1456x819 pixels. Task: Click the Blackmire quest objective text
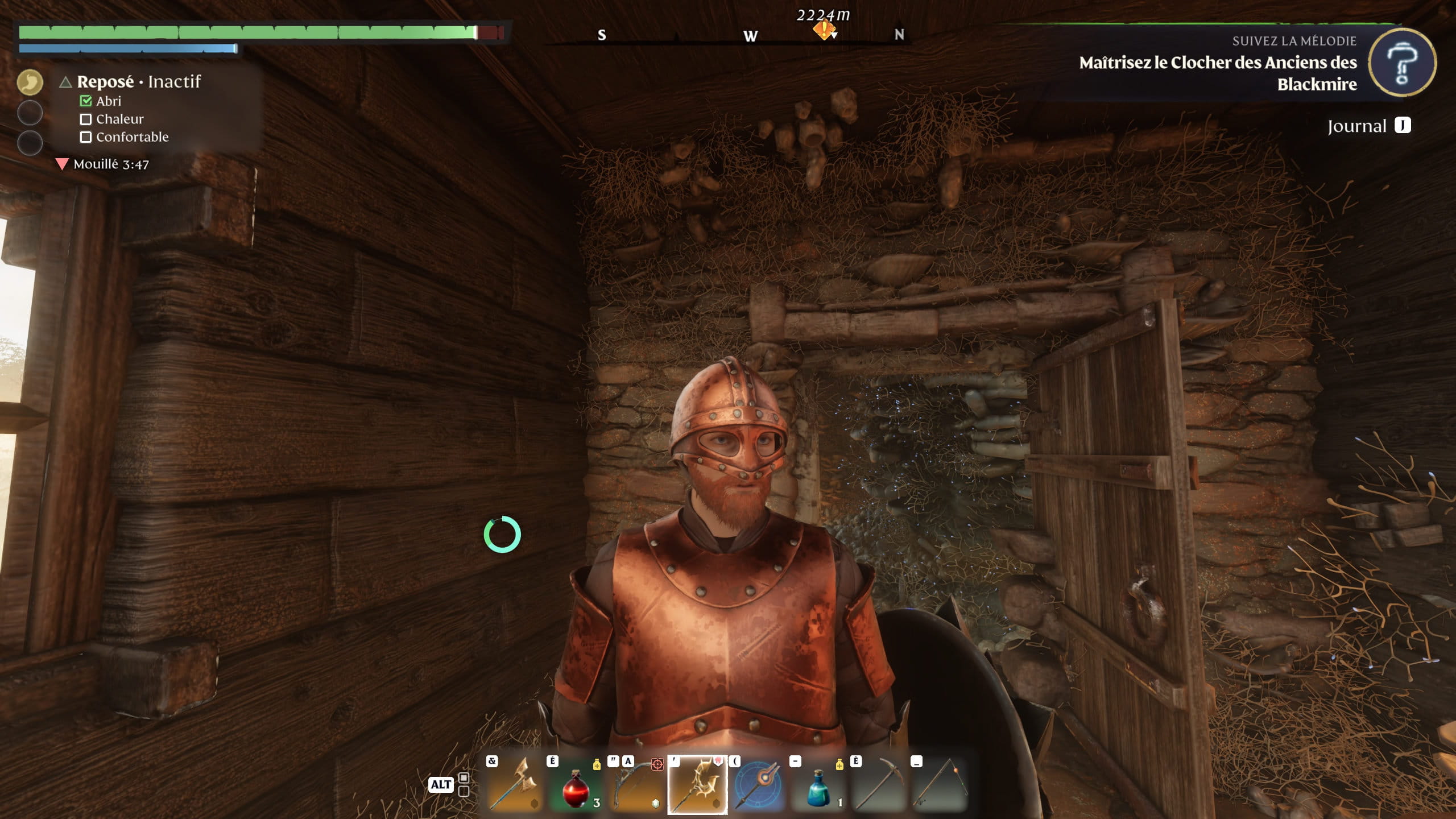1218,73
